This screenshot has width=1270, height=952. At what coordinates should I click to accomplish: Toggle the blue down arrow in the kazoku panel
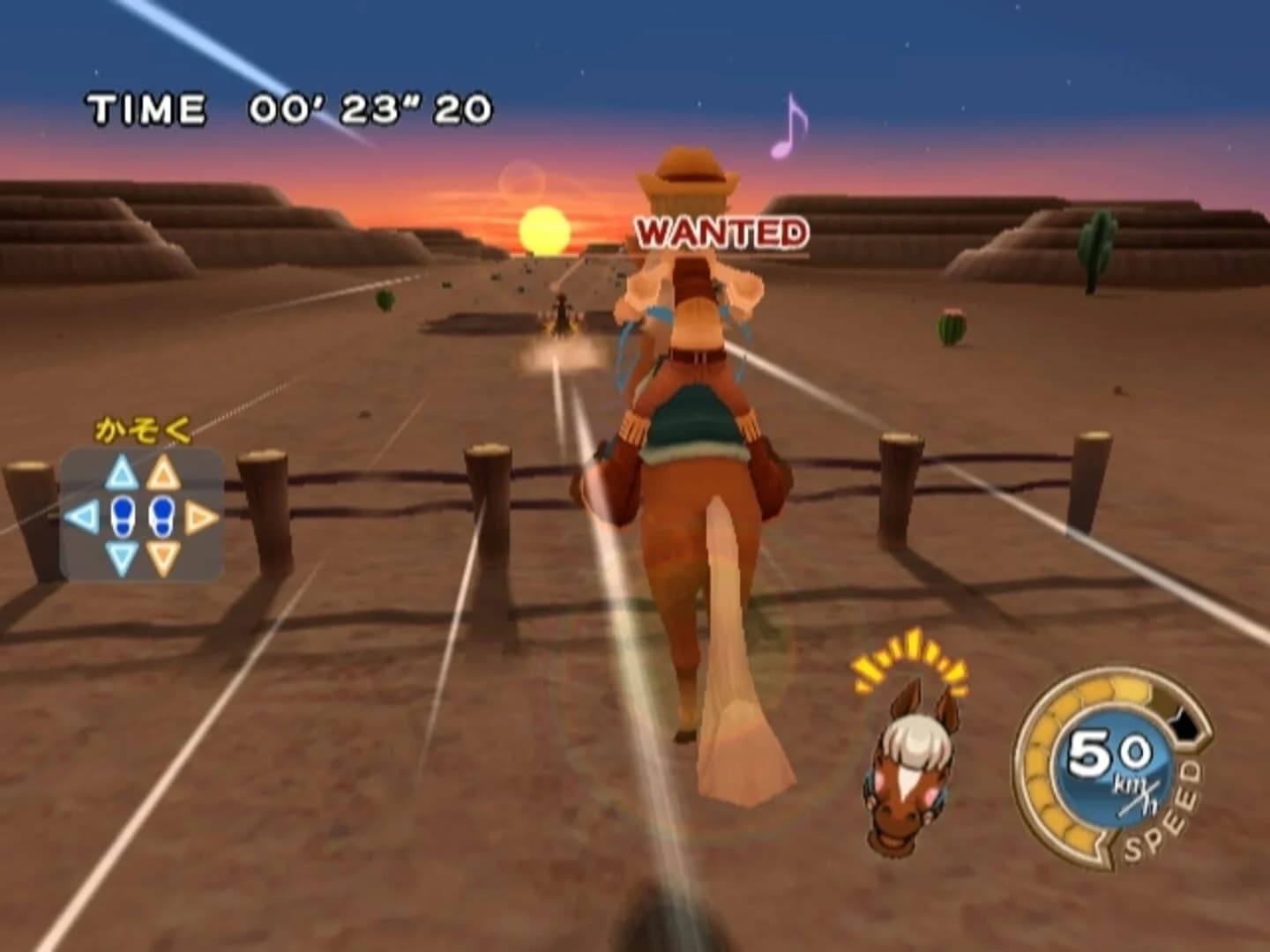pos(119,554)
